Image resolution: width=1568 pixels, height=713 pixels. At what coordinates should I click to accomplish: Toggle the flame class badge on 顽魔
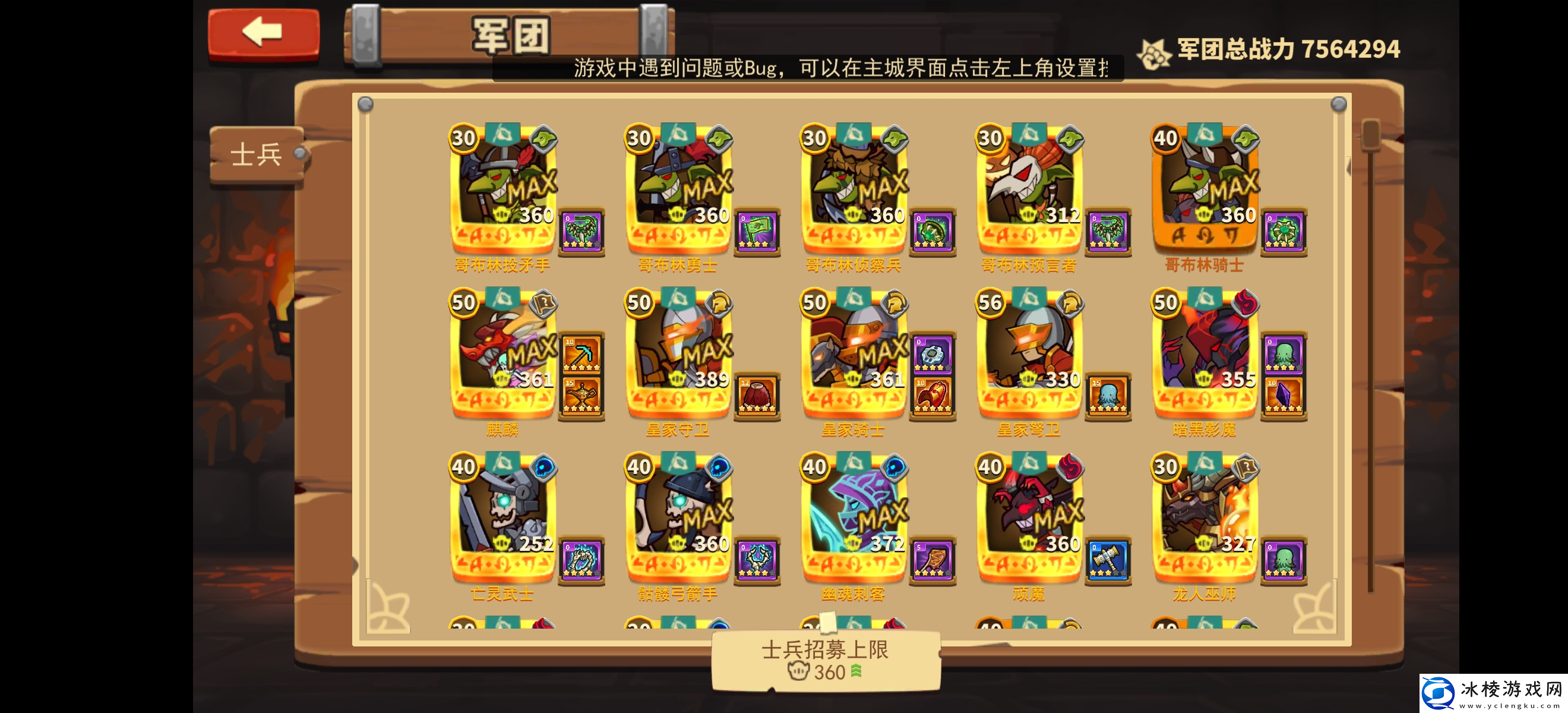click(x=1070, y=467)
